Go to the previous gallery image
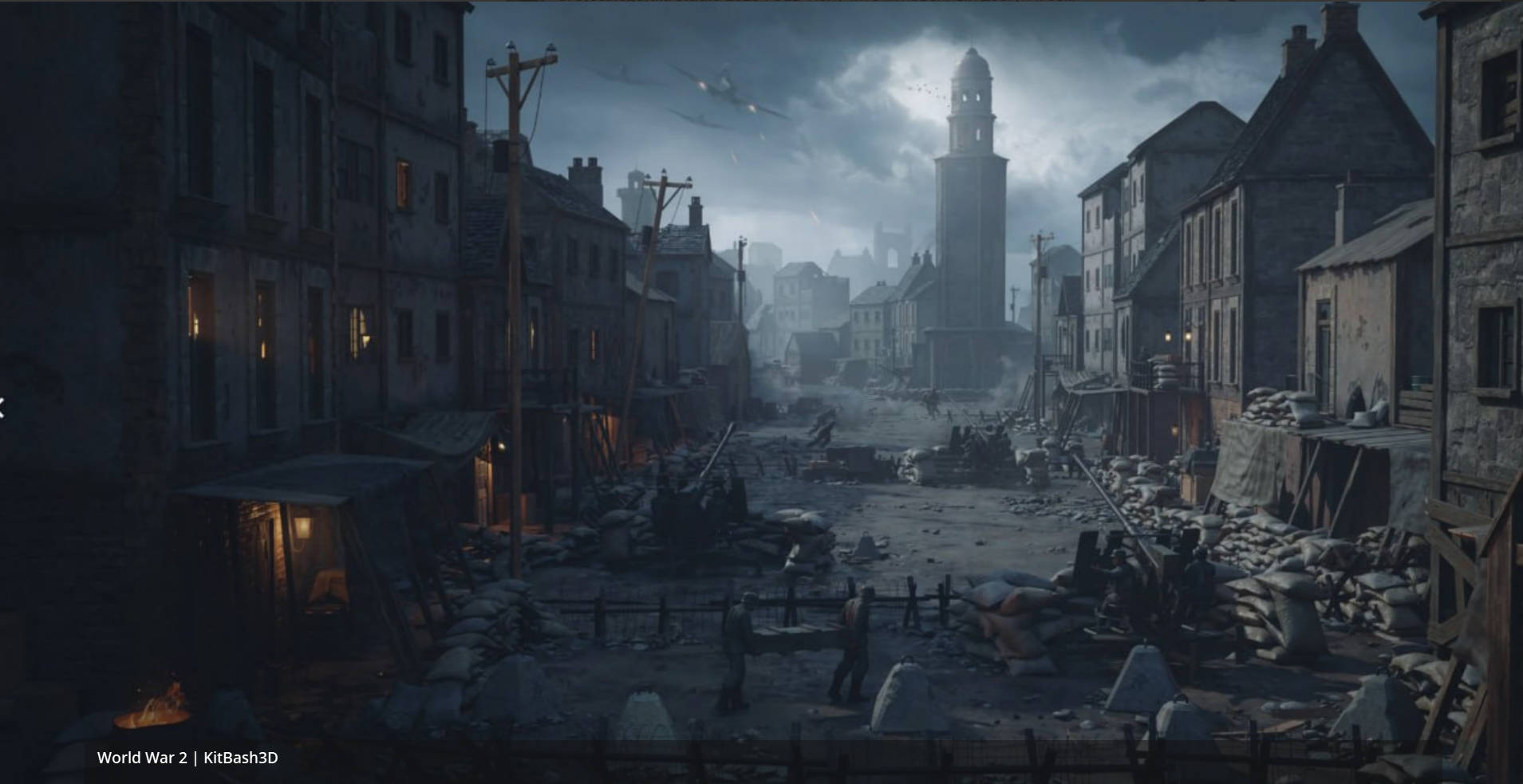 (x=2, y=409)
